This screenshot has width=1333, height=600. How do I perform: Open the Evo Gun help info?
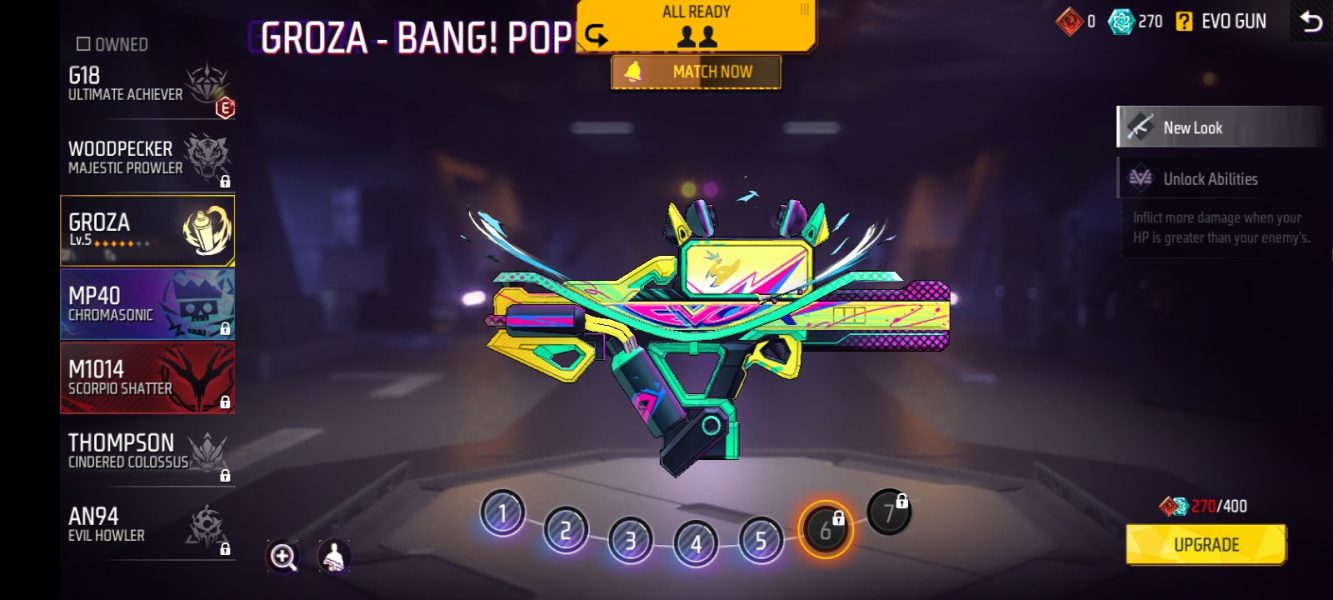coord(1184,21)
